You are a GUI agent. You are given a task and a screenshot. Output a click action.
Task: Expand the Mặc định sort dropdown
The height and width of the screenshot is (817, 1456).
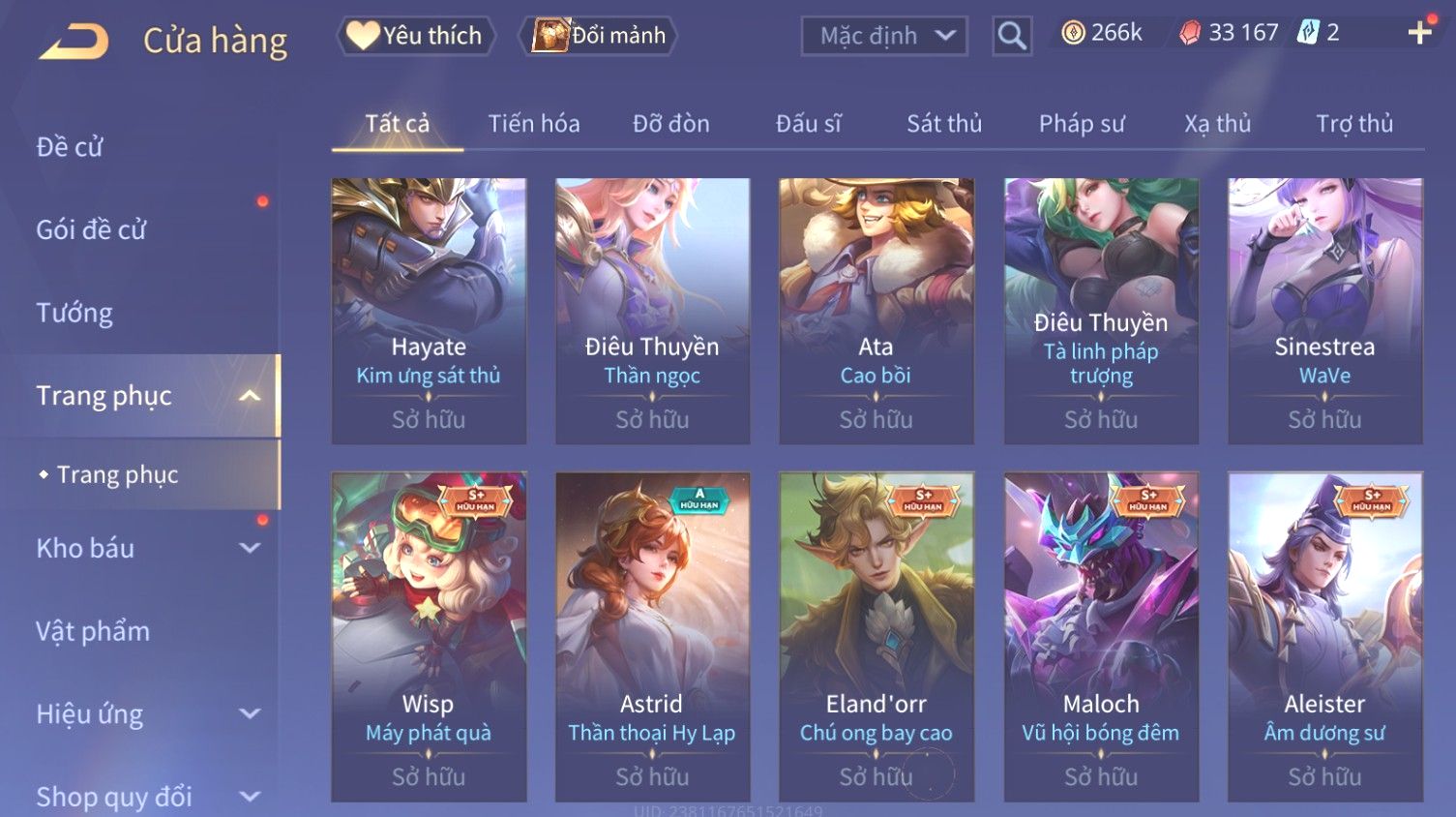click(884, 37)
